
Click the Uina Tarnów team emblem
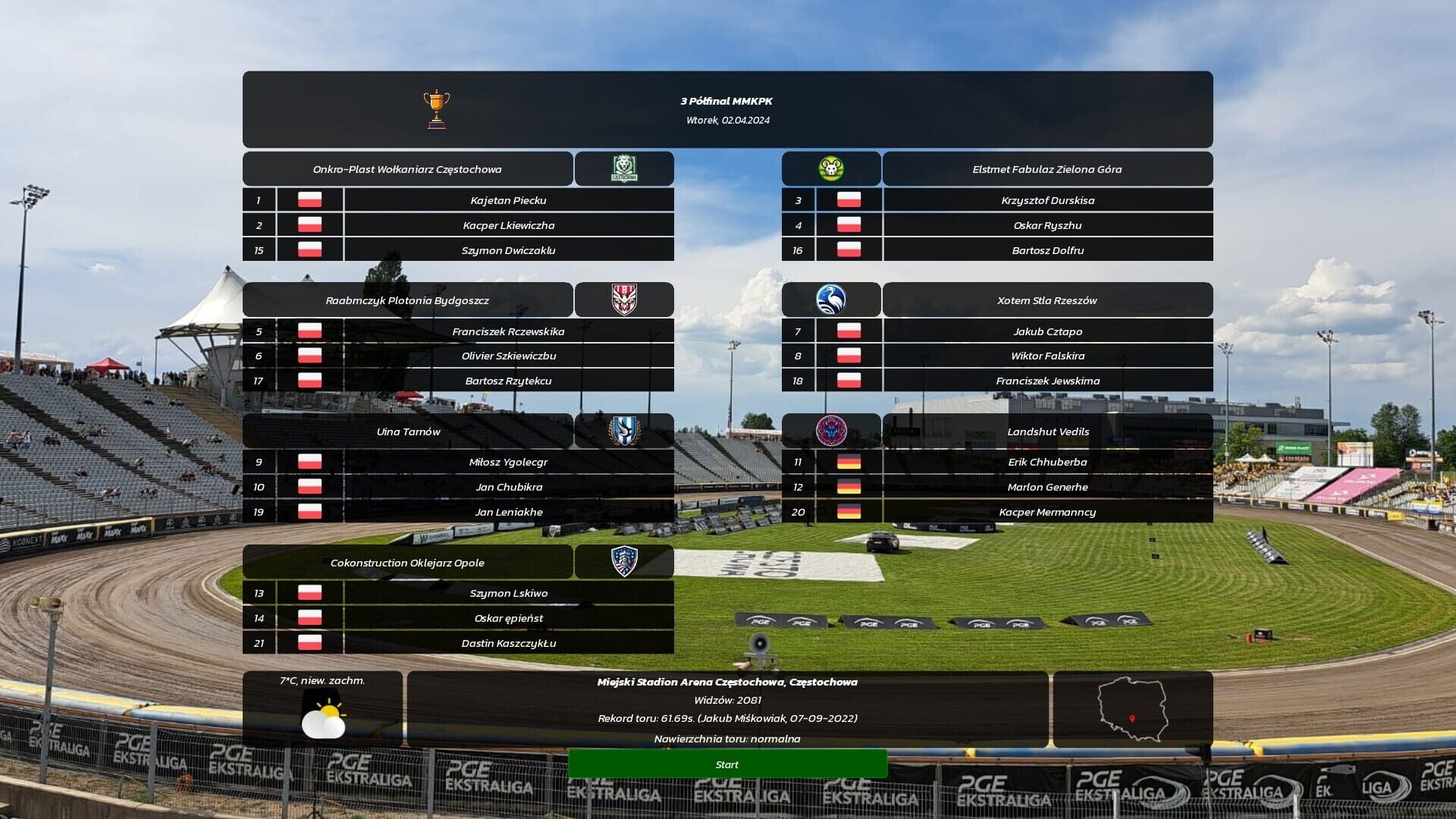pos(623,431)
